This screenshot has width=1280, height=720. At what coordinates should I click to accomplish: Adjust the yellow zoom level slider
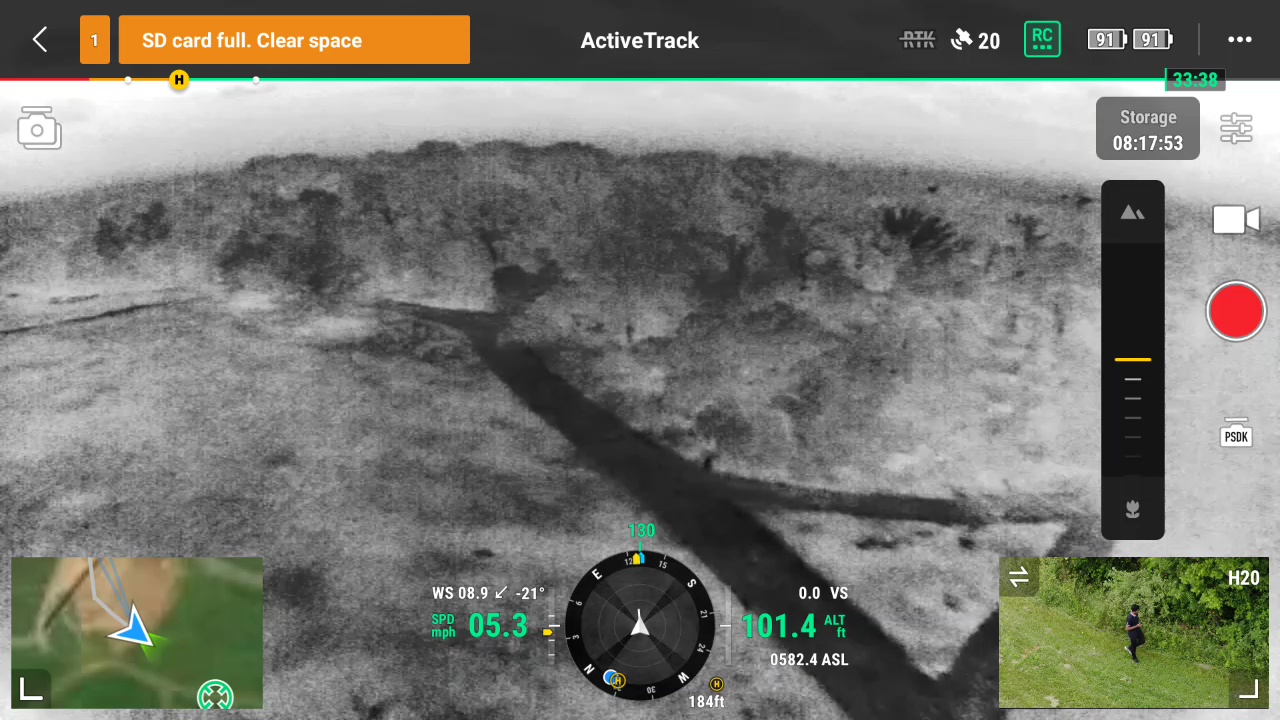[1132, 359]
